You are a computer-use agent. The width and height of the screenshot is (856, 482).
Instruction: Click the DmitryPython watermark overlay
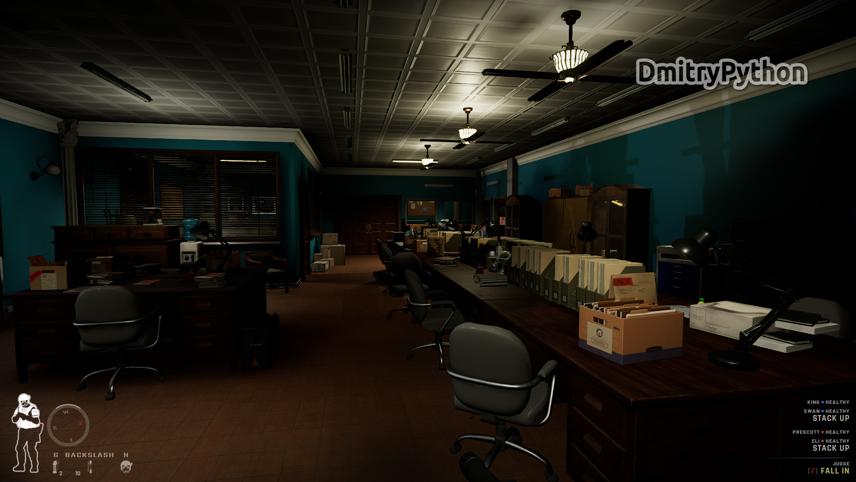point(721,73)
